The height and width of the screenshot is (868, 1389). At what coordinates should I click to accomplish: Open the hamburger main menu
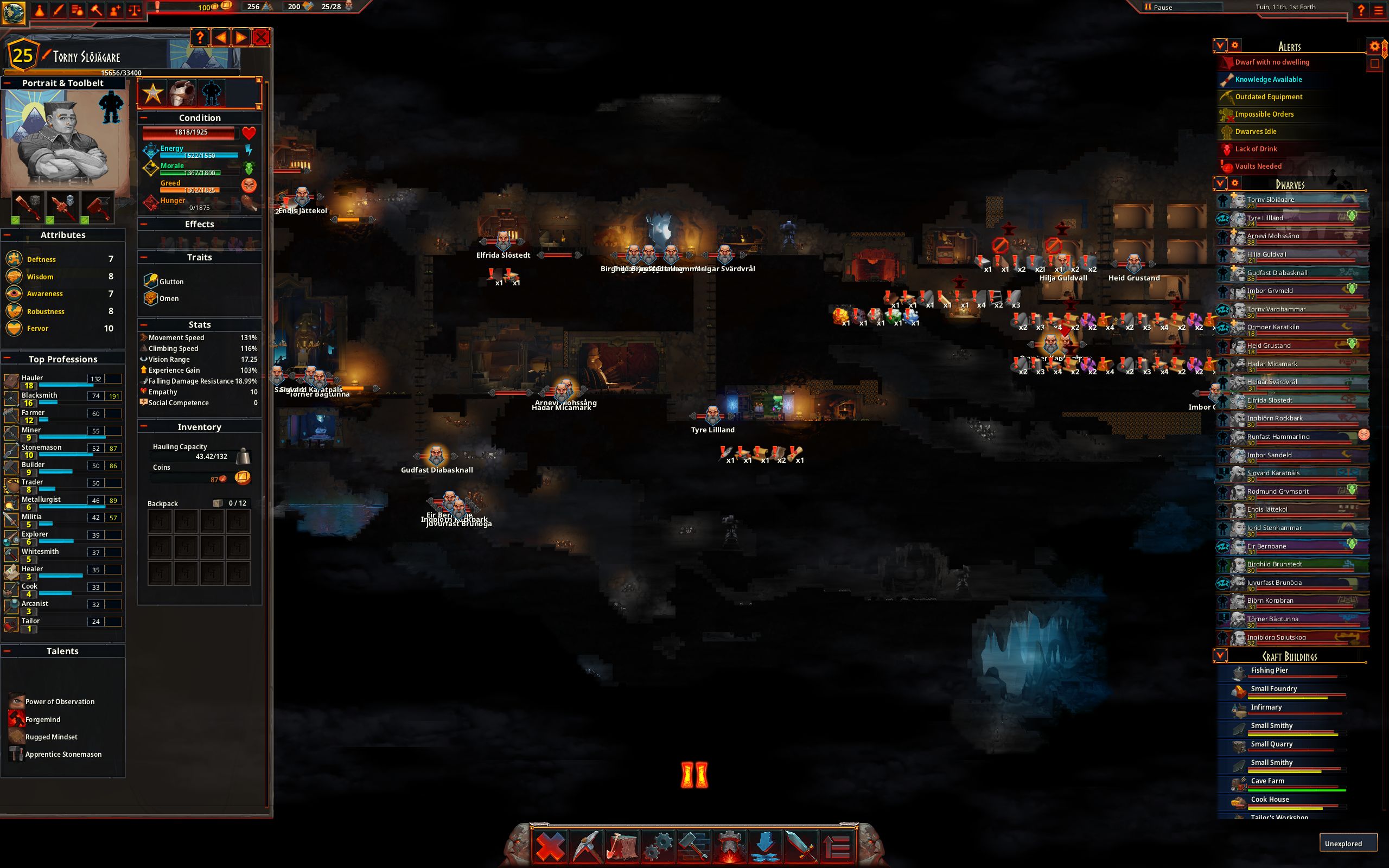1379,10
